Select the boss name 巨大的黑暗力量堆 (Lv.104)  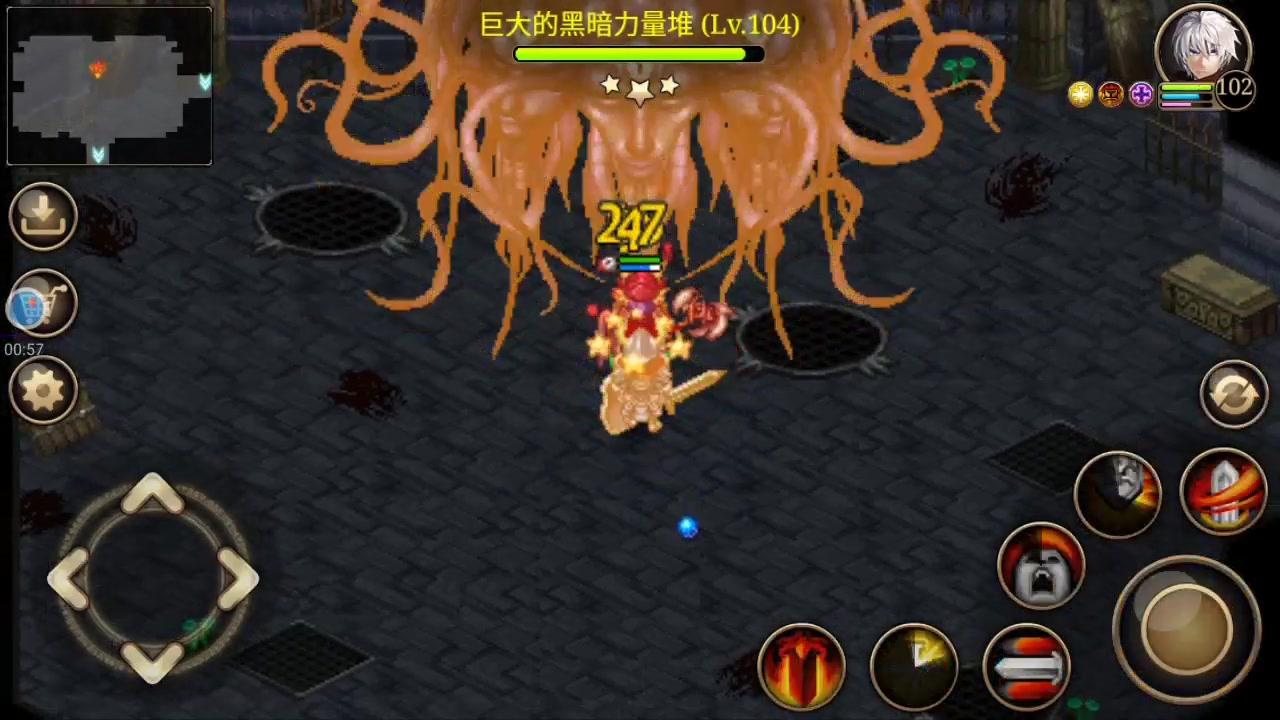point(640,26)
